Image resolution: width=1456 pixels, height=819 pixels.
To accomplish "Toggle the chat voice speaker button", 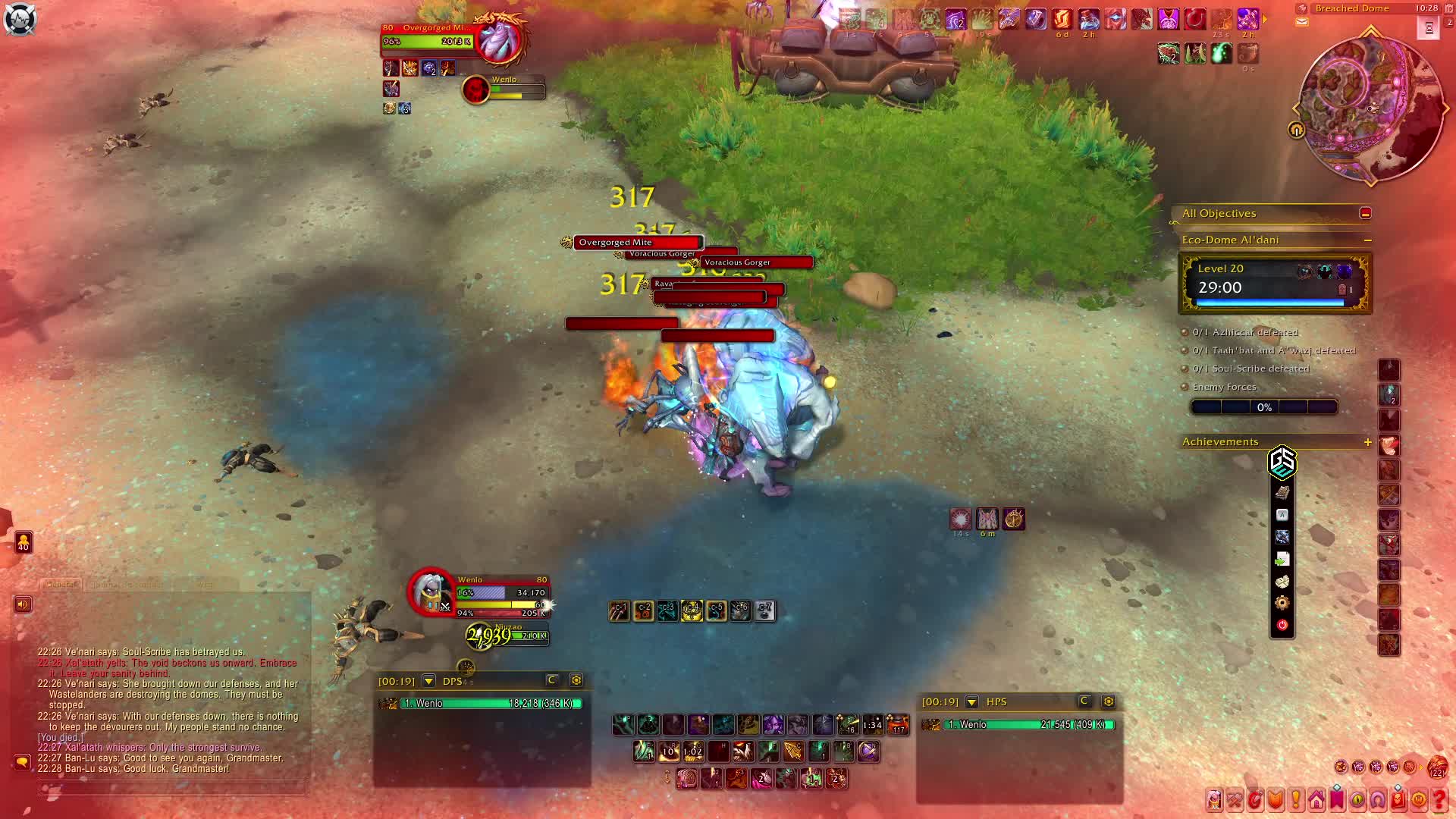I will pyautogui.click(x=23, y=604).
